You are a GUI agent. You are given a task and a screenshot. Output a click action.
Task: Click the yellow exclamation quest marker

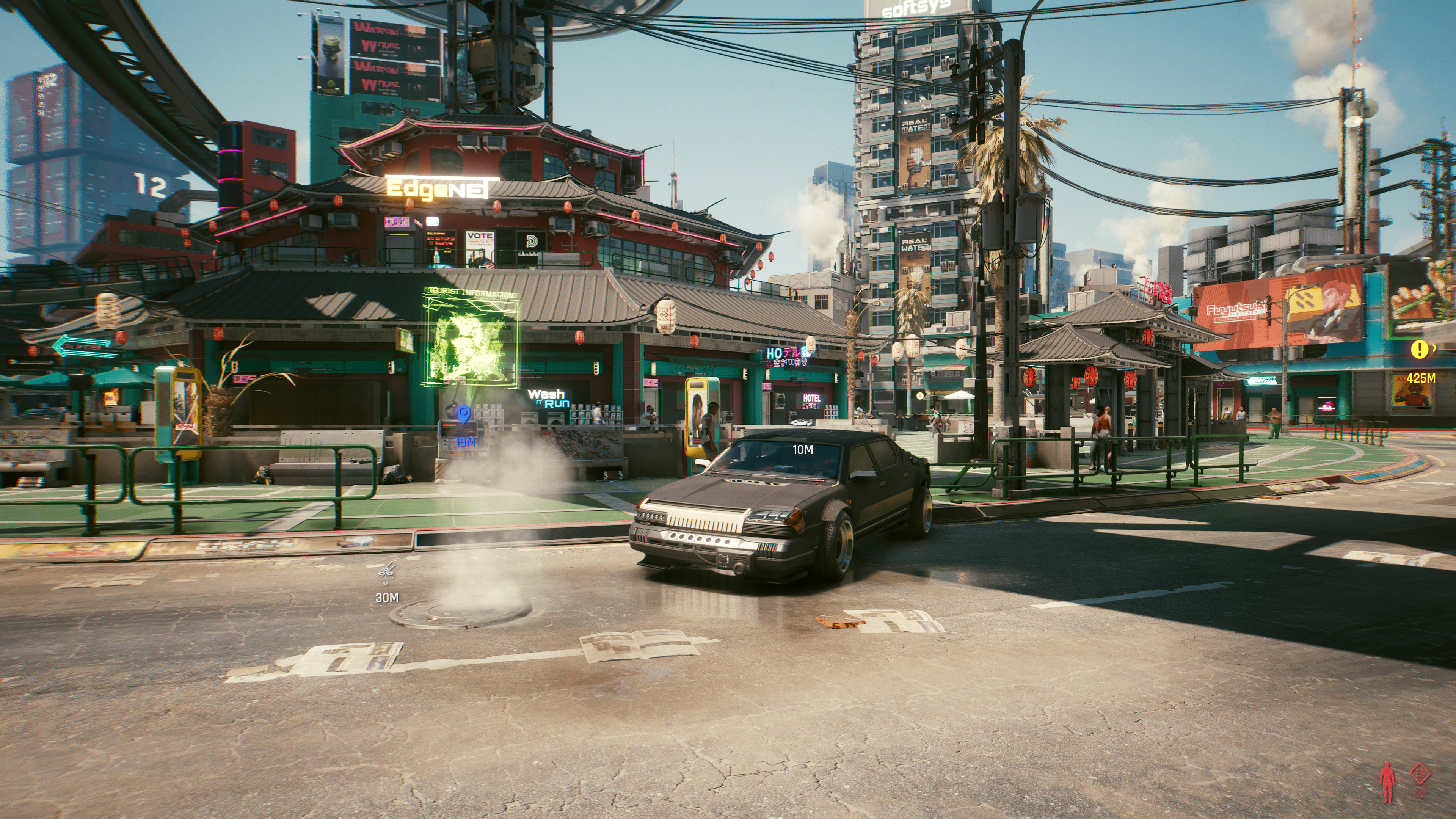click(x=1419, y=349)
